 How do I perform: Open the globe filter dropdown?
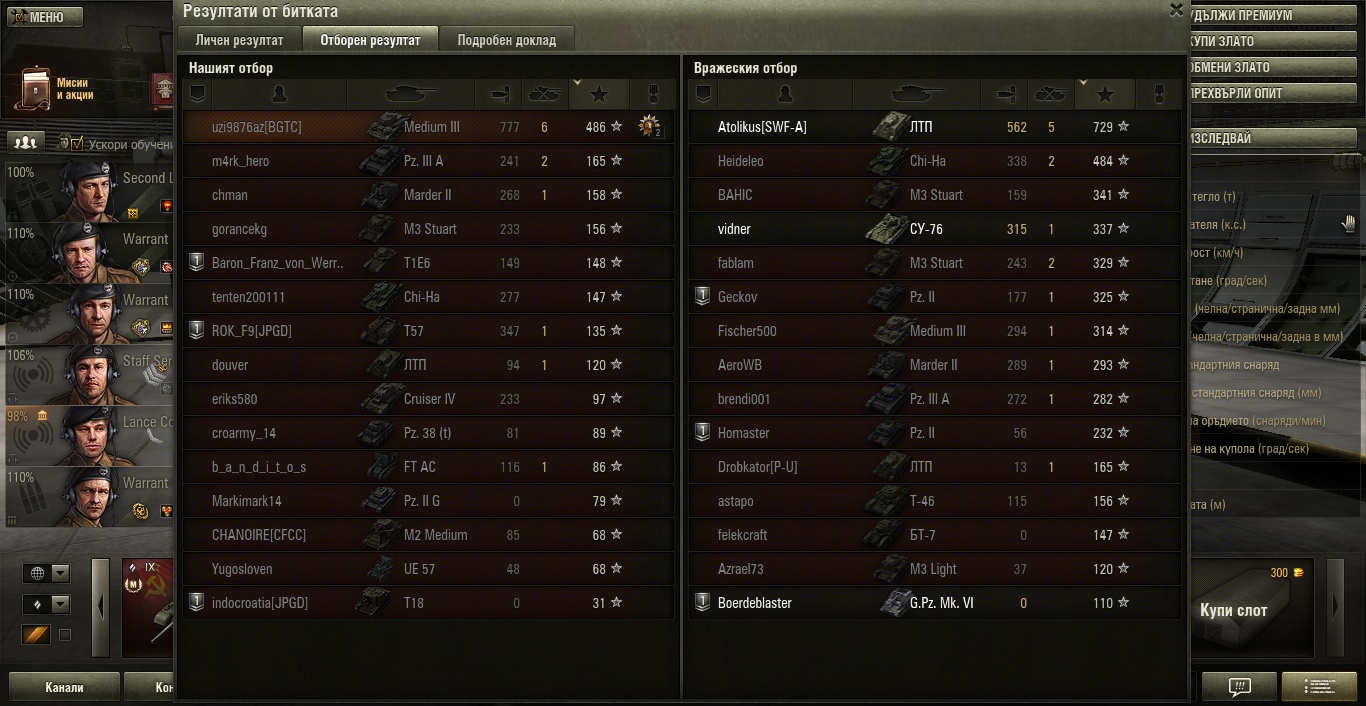[48, 573]
